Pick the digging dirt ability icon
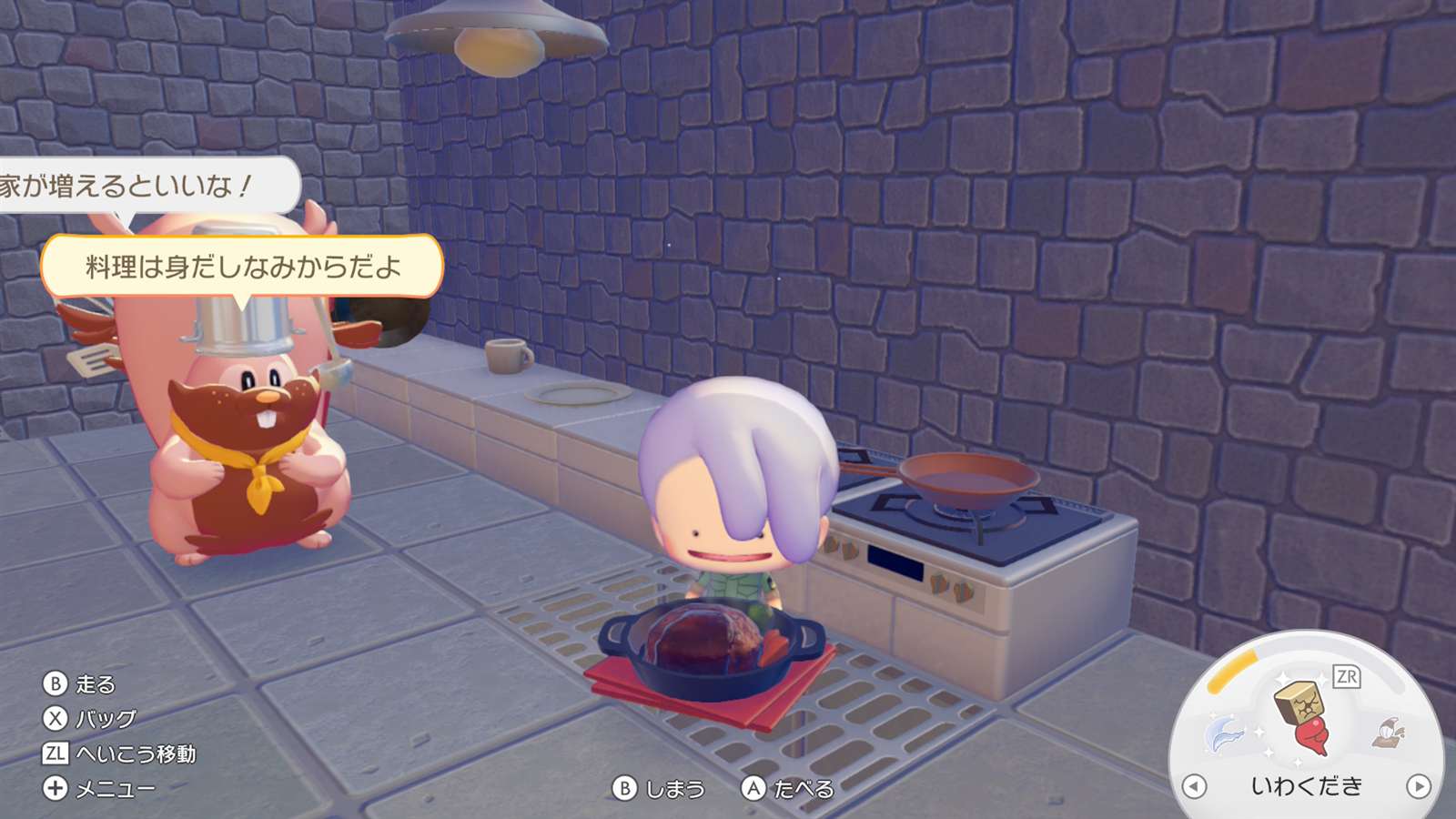 [1389, 732]
